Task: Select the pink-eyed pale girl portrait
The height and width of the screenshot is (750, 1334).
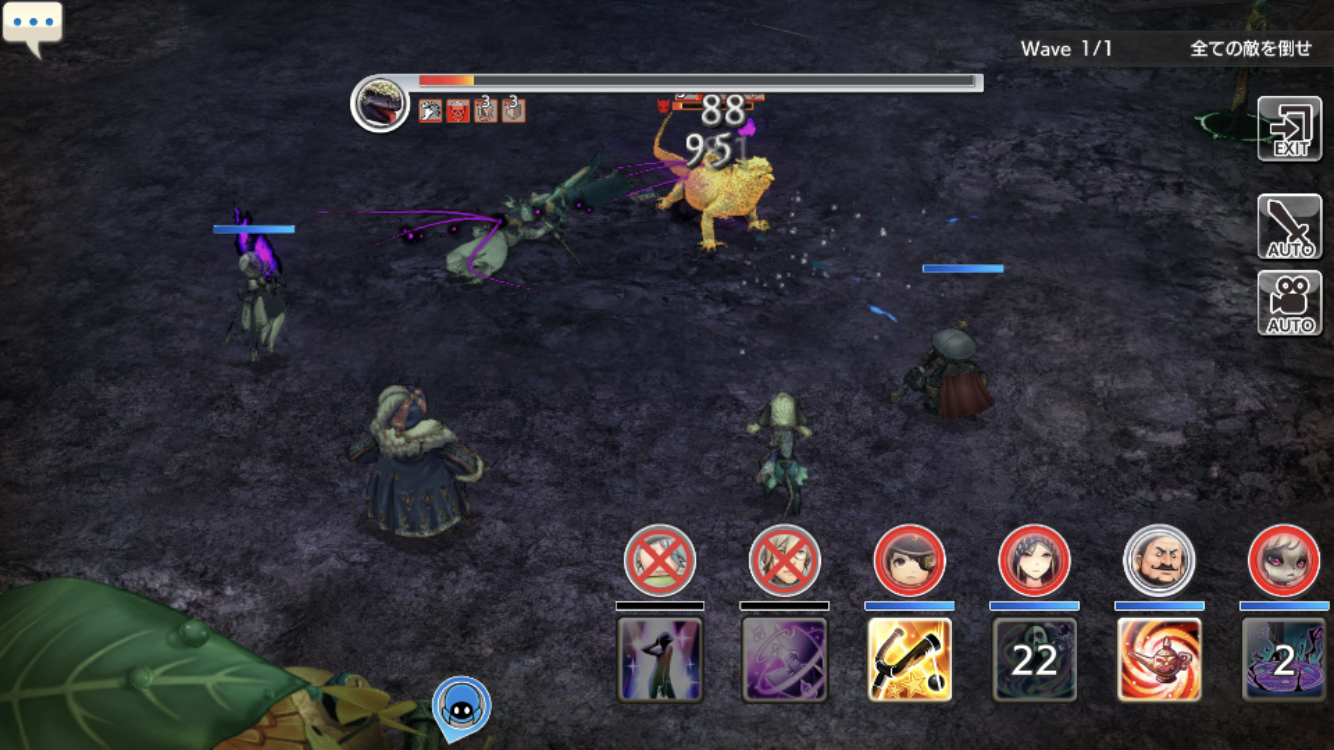Action: point(1284,560)
